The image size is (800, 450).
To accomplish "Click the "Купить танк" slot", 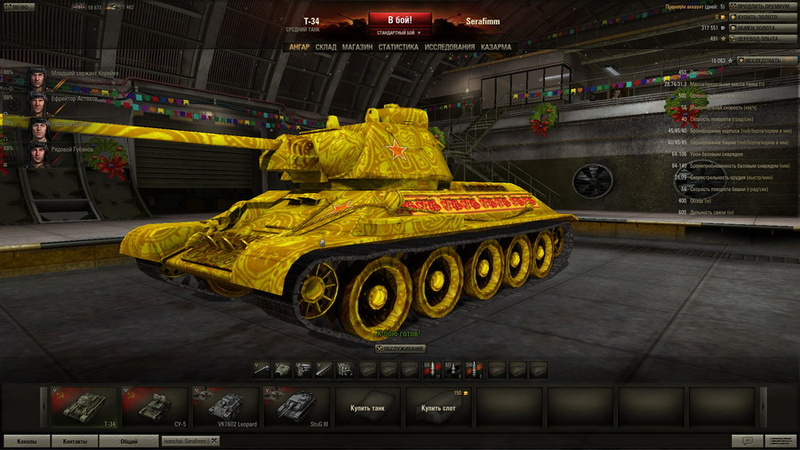I will coord(367,408).
